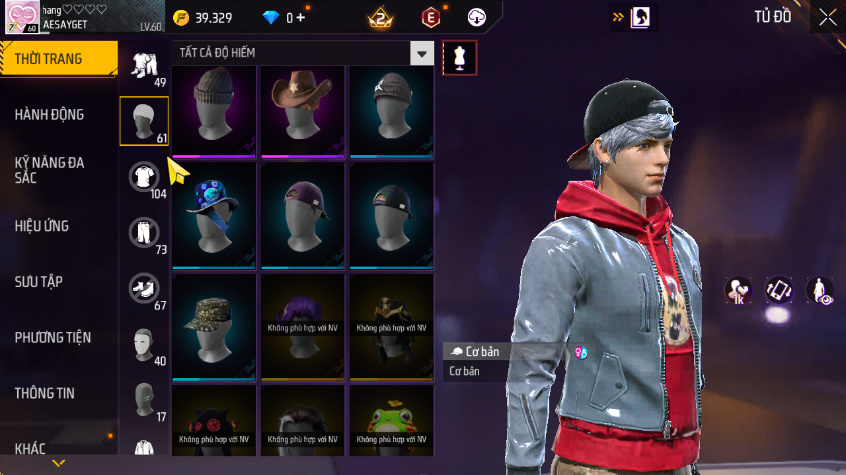The height and width of the screenshot is (475, 846).
Task: Choose the gray knit beanie
Action: (x=215, y=110)
